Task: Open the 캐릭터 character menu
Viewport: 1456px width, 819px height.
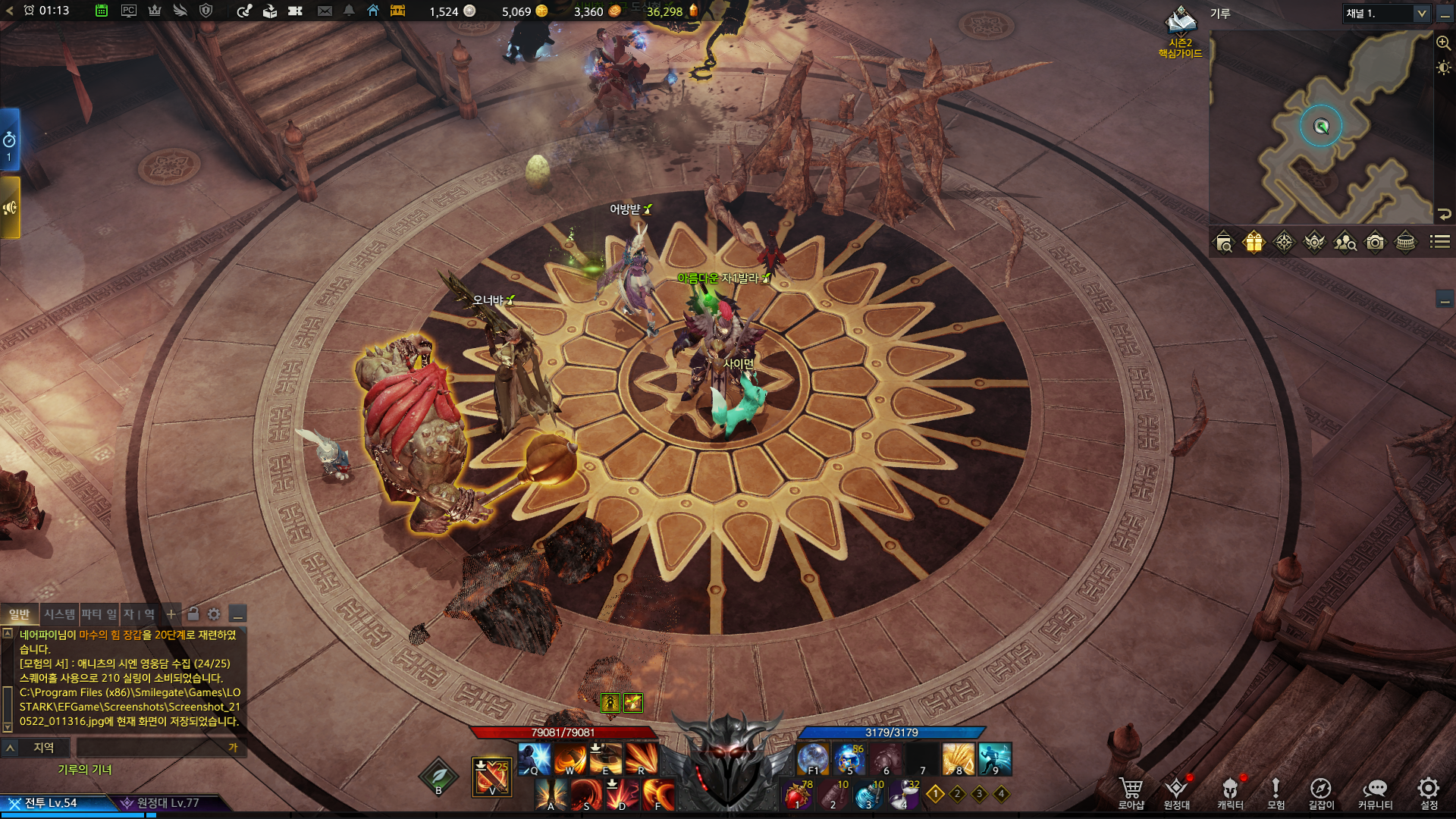Action: pyautogui.click(x=1230, y=792)
